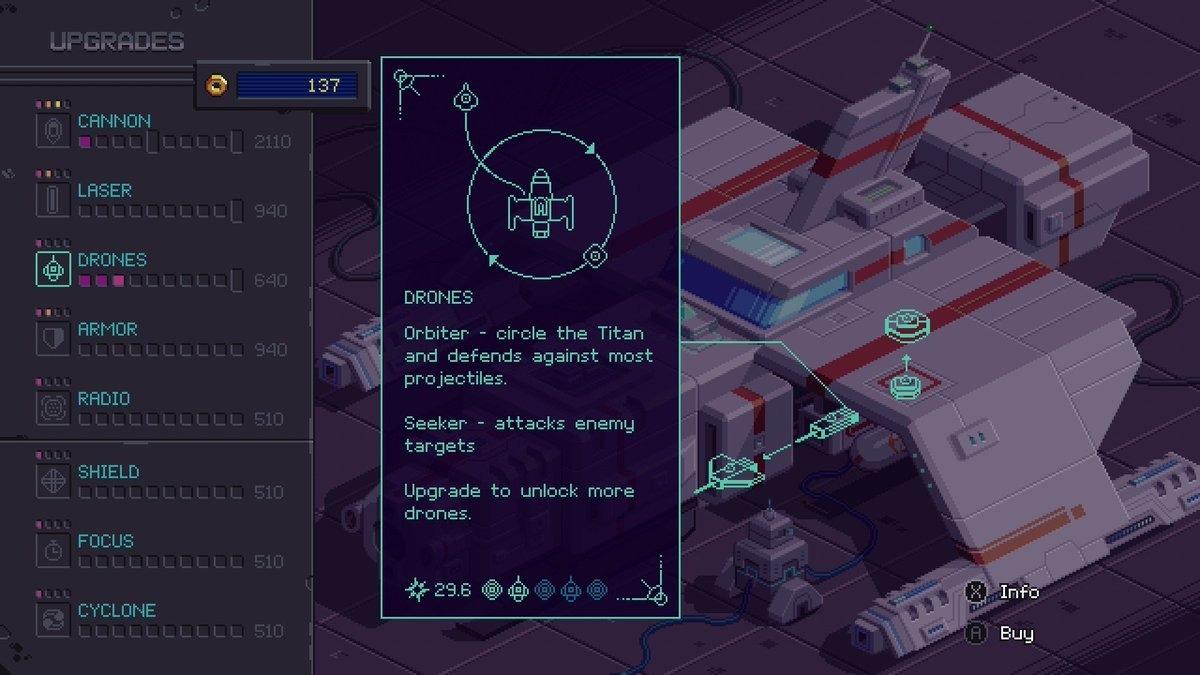Click the Focus stopwatch icon
The width and height of the screenshot is (1200, 675).
[x=53, y=551]
